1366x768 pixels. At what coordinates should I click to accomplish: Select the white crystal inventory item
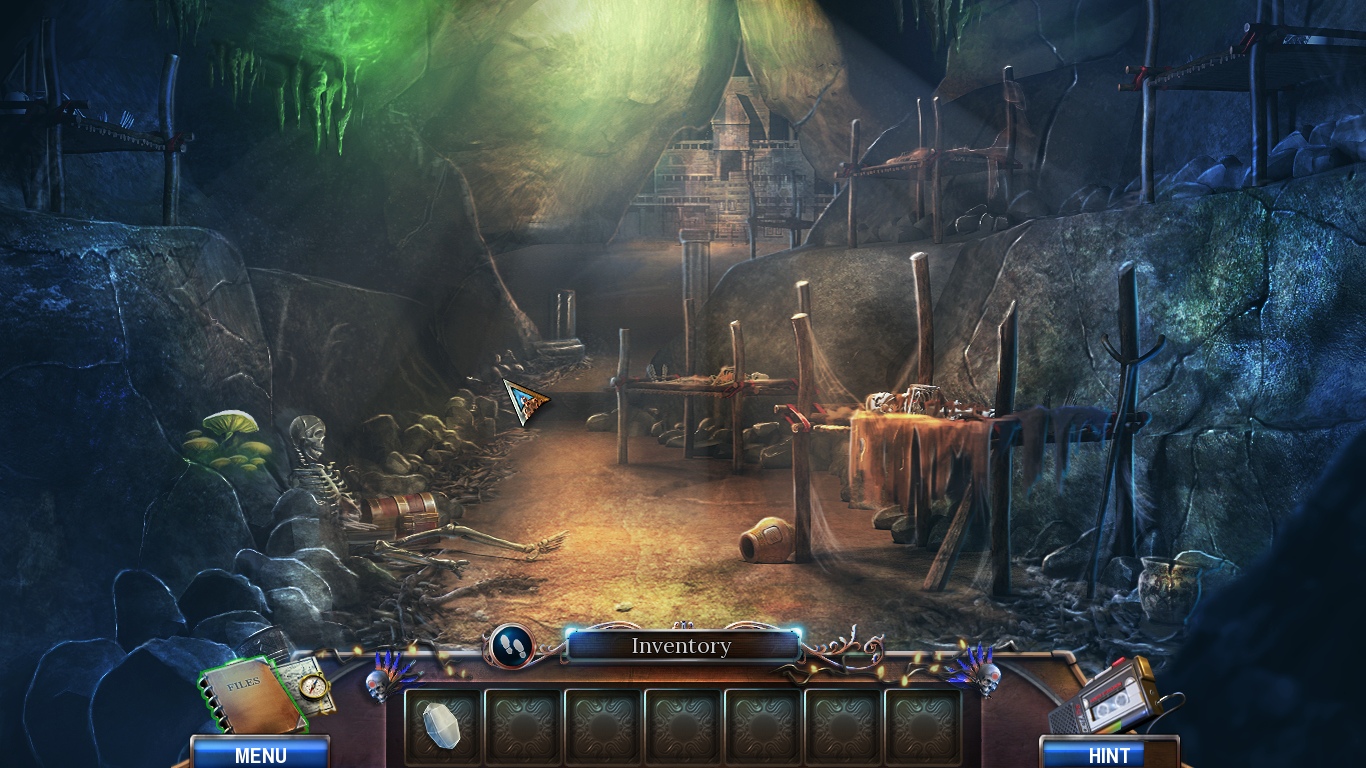(x=441, y=724)
